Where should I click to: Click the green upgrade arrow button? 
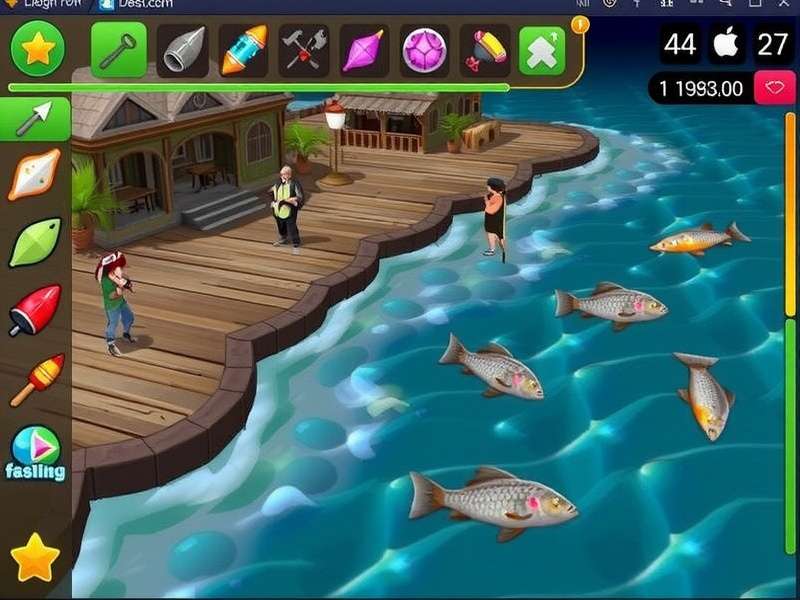(x=542, y=50)
